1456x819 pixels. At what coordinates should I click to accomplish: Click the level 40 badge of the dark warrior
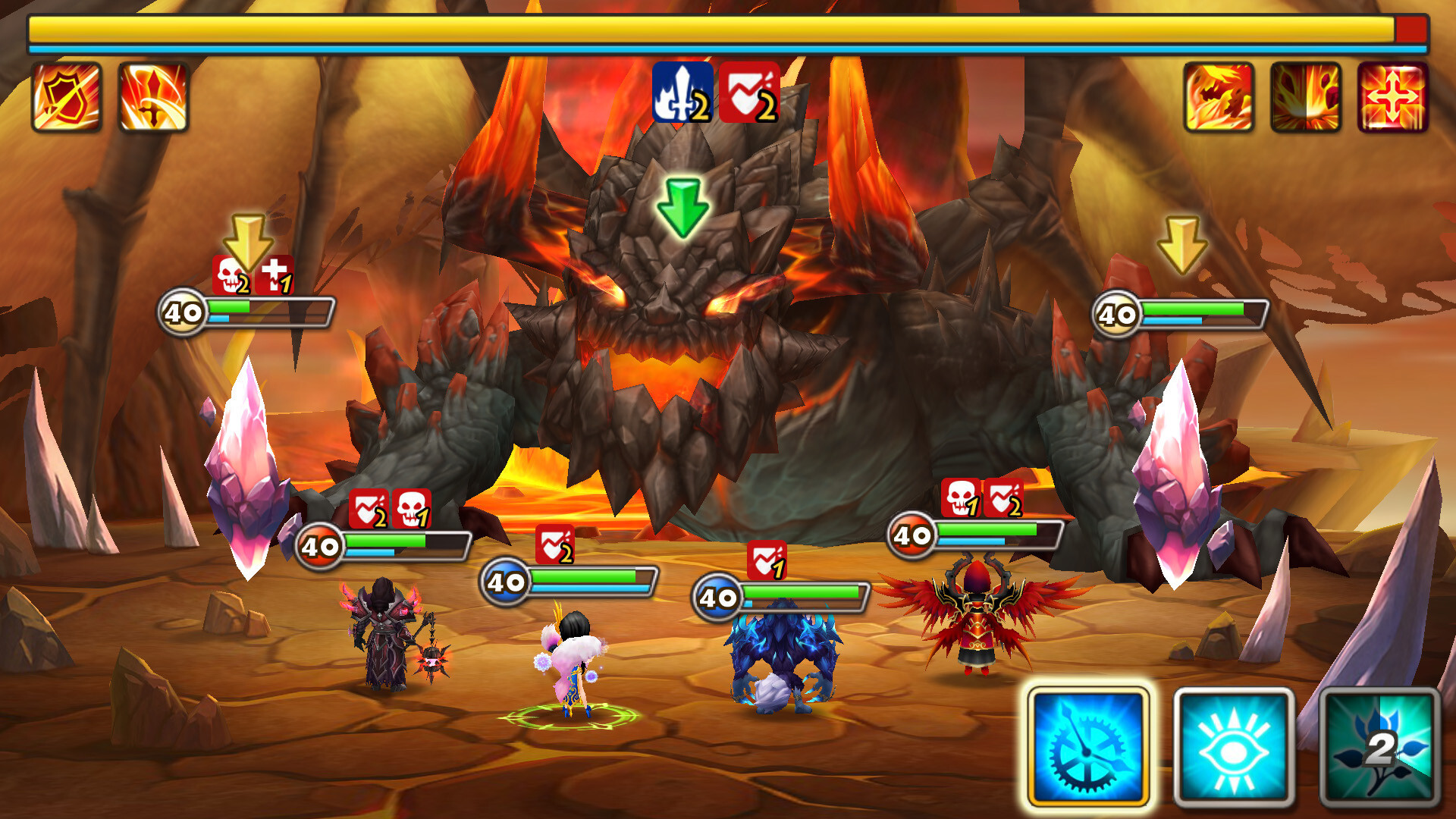[x=322, y=544]
